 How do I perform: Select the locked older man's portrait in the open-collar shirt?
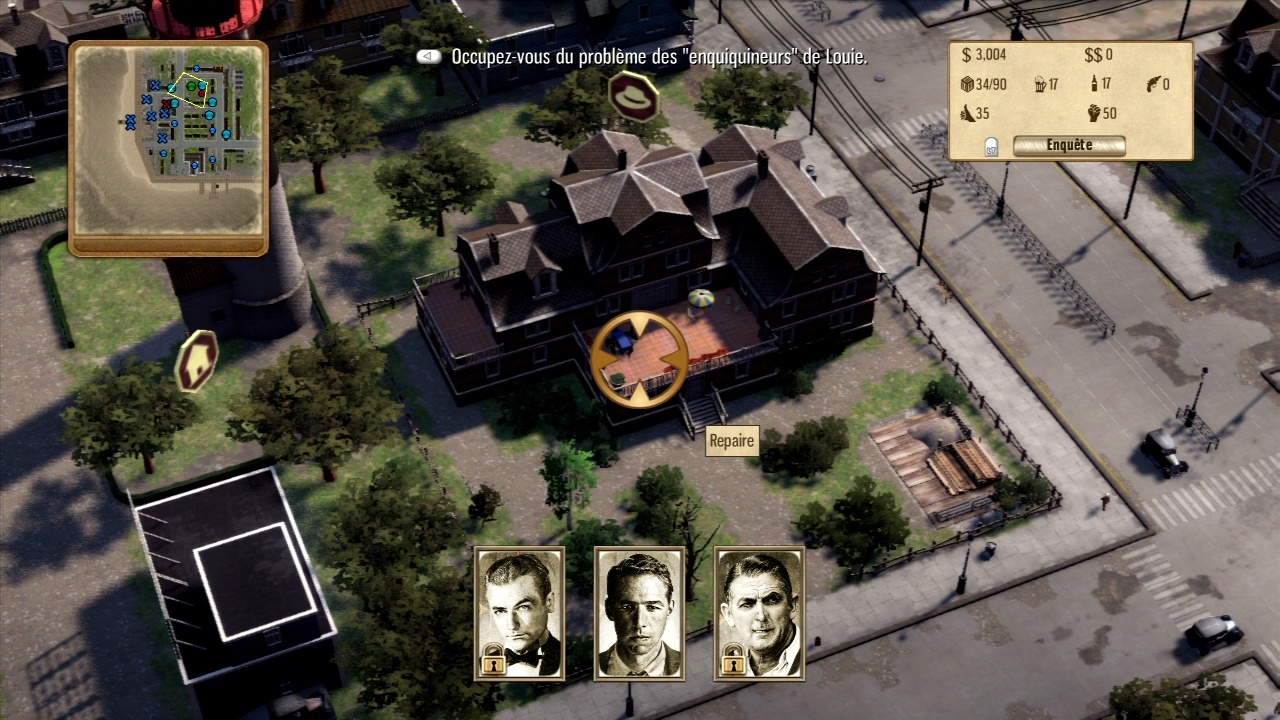pos(759,613)
